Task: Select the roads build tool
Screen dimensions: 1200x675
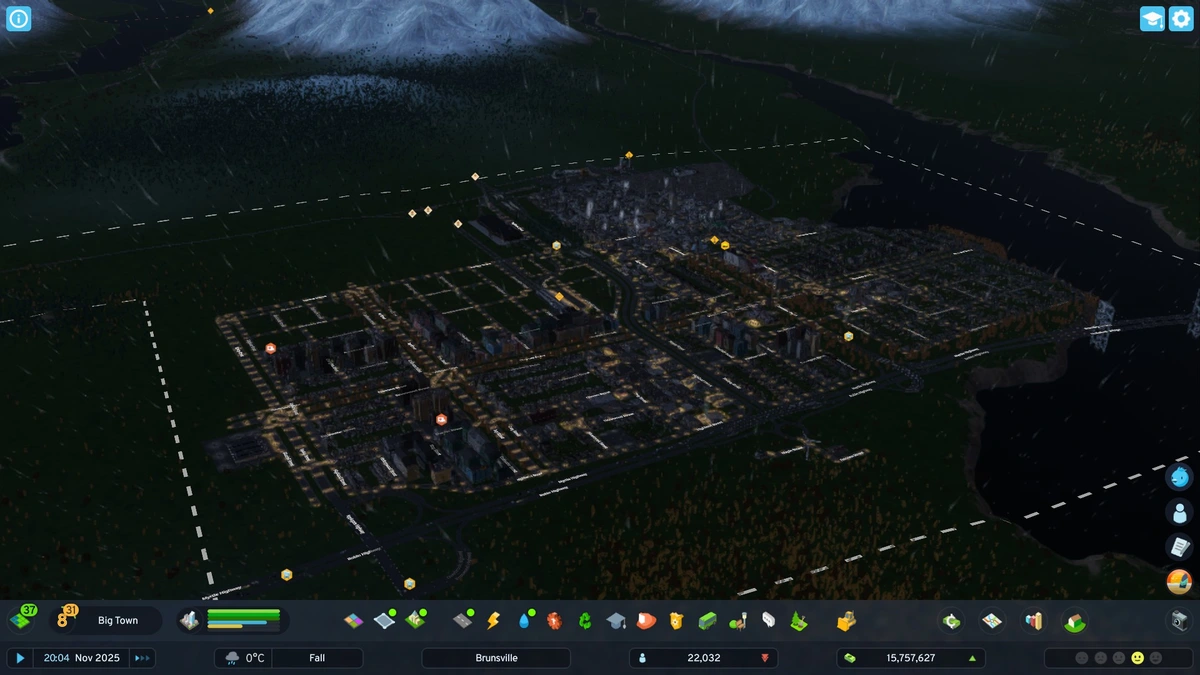Action: tap(462, 621)
